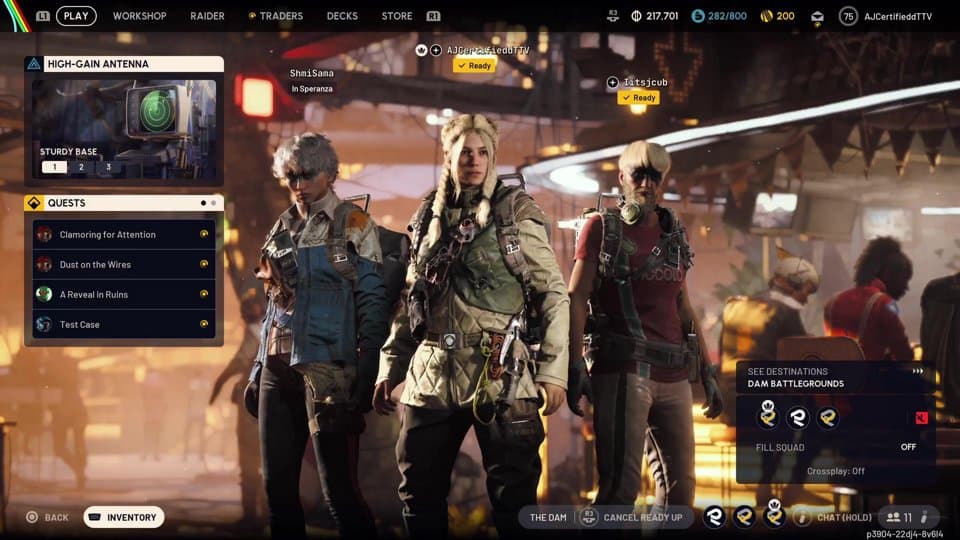
Task: Click Cancel Ready Up
Action: click(x=637, y=517)
